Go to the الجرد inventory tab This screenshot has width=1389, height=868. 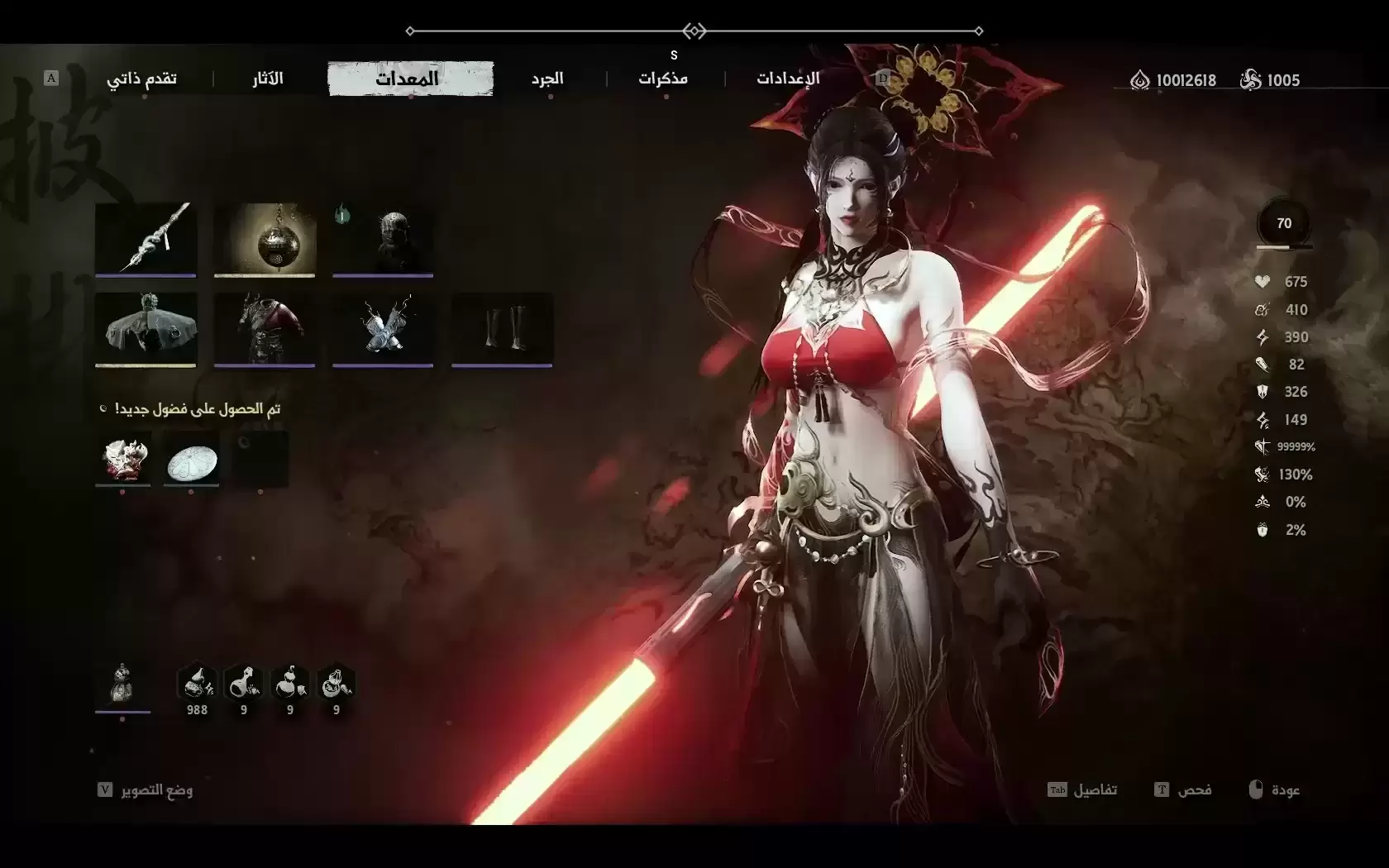547,79
